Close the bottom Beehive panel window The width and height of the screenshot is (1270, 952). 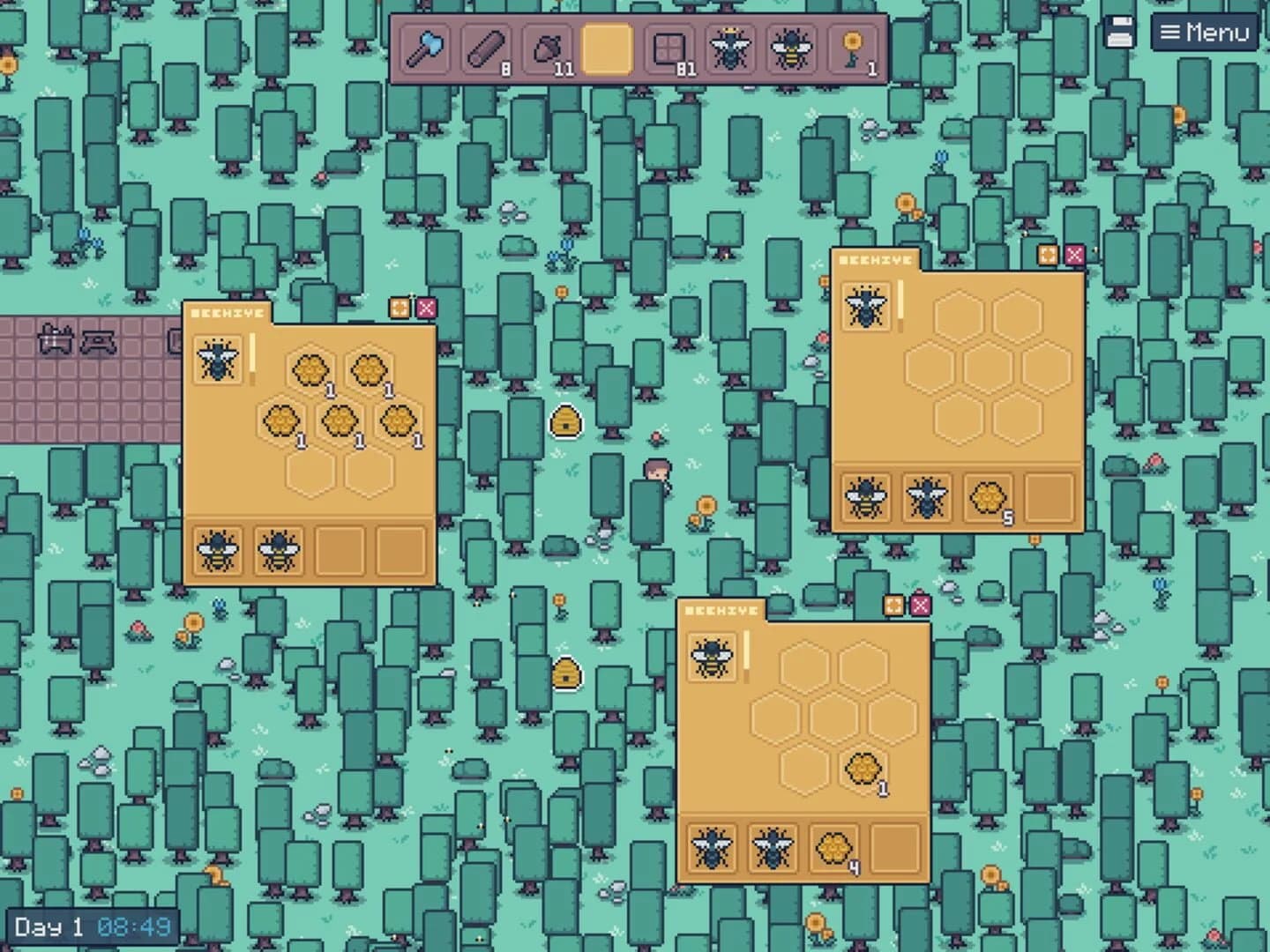(x=922, y=605)
